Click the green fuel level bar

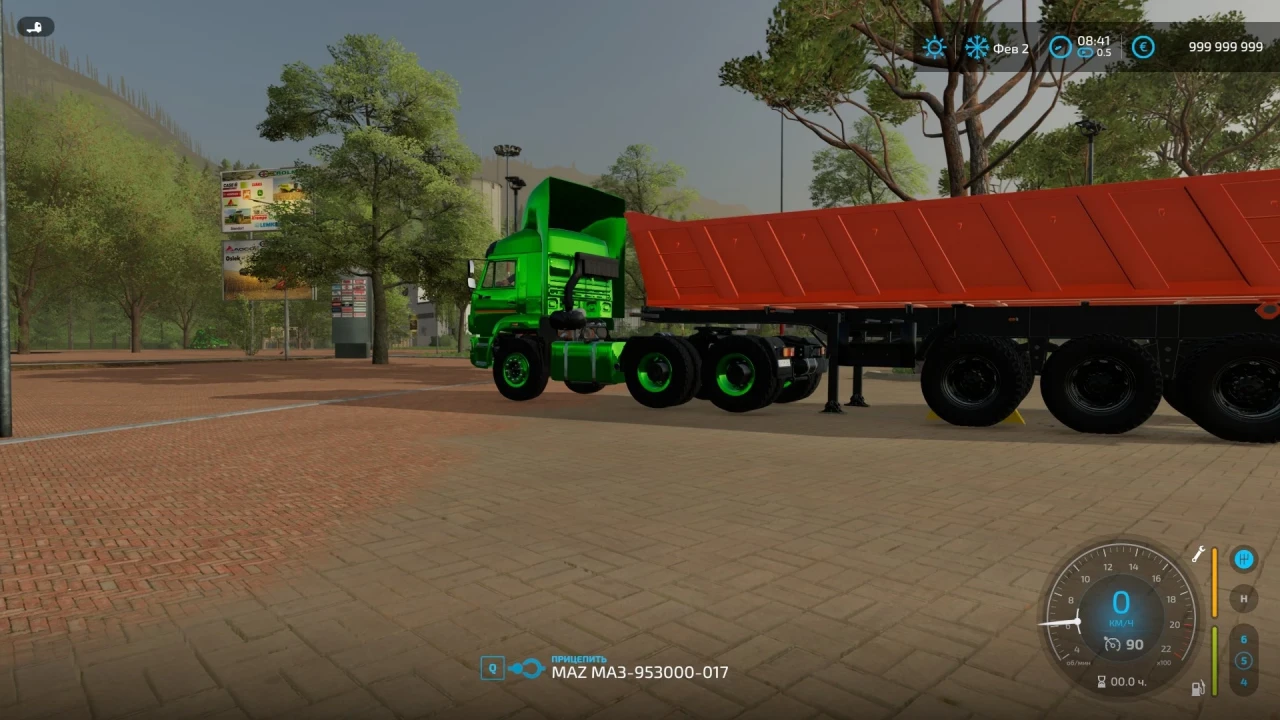click(x=1215, y=660)
